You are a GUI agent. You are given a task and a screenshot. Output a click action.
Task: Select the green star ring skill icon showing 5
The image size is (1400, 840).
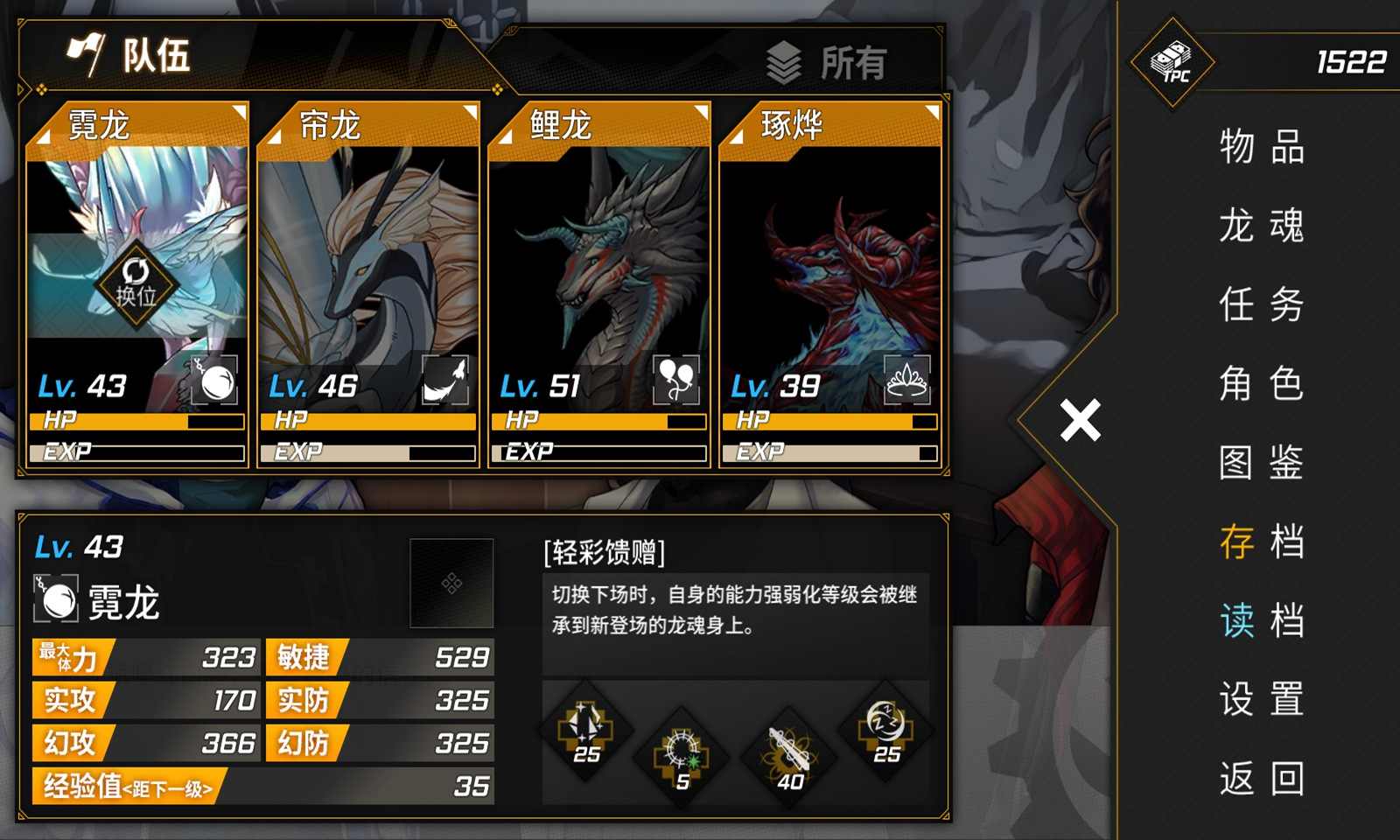(684, 752)
